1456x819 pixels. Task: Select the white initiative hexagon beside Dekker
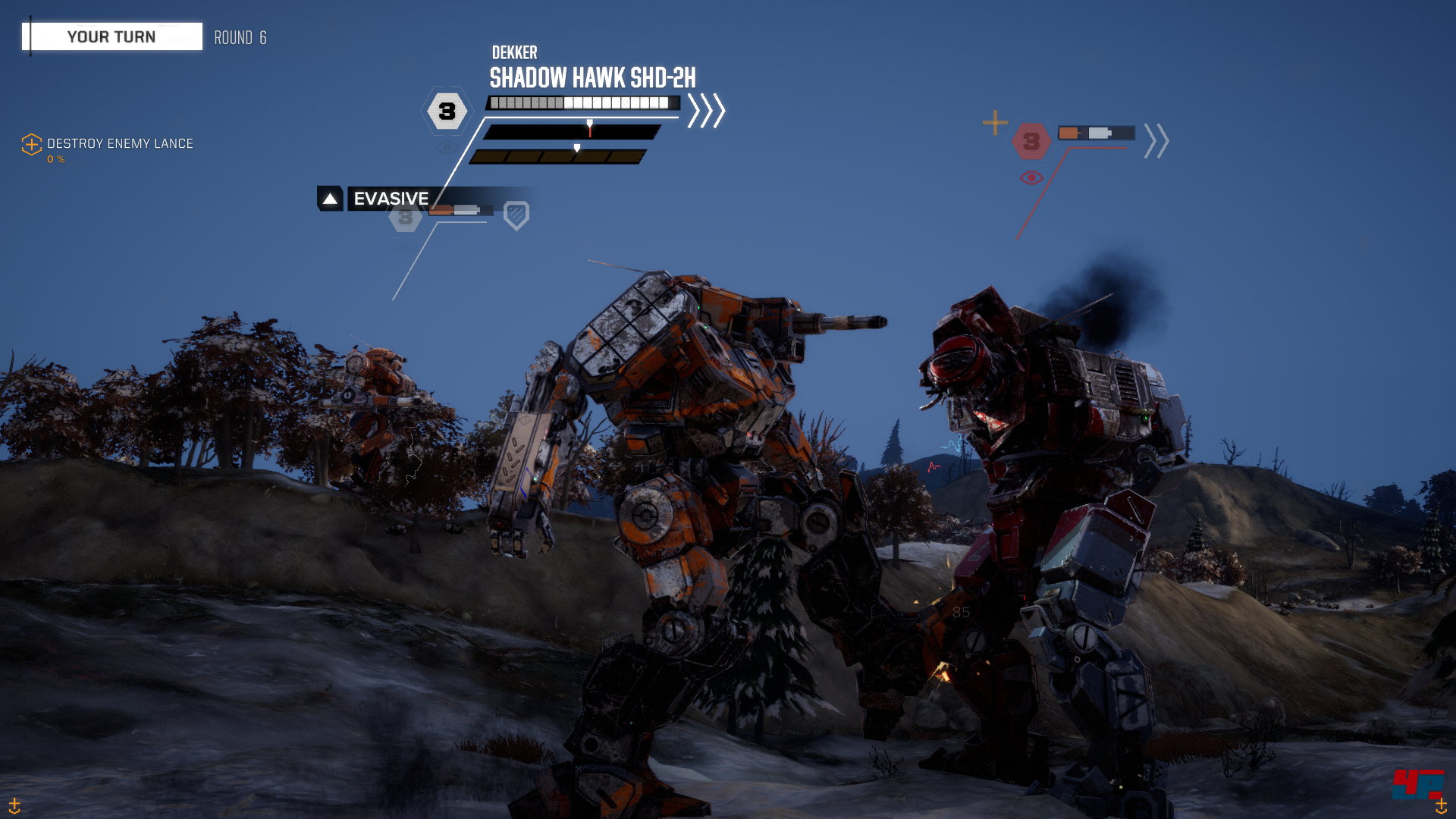point(447,111)
